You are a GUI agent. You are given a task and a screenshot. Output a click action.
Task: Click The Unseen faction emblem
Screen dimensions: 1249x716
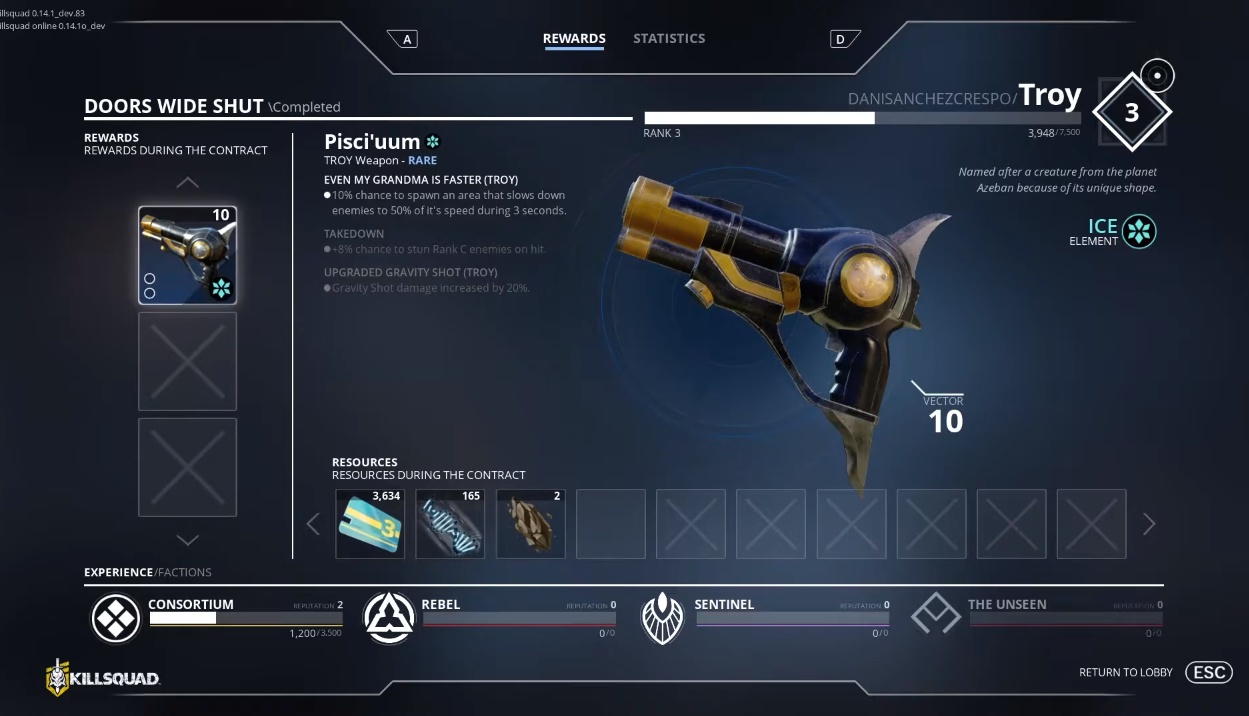point(935,616)
